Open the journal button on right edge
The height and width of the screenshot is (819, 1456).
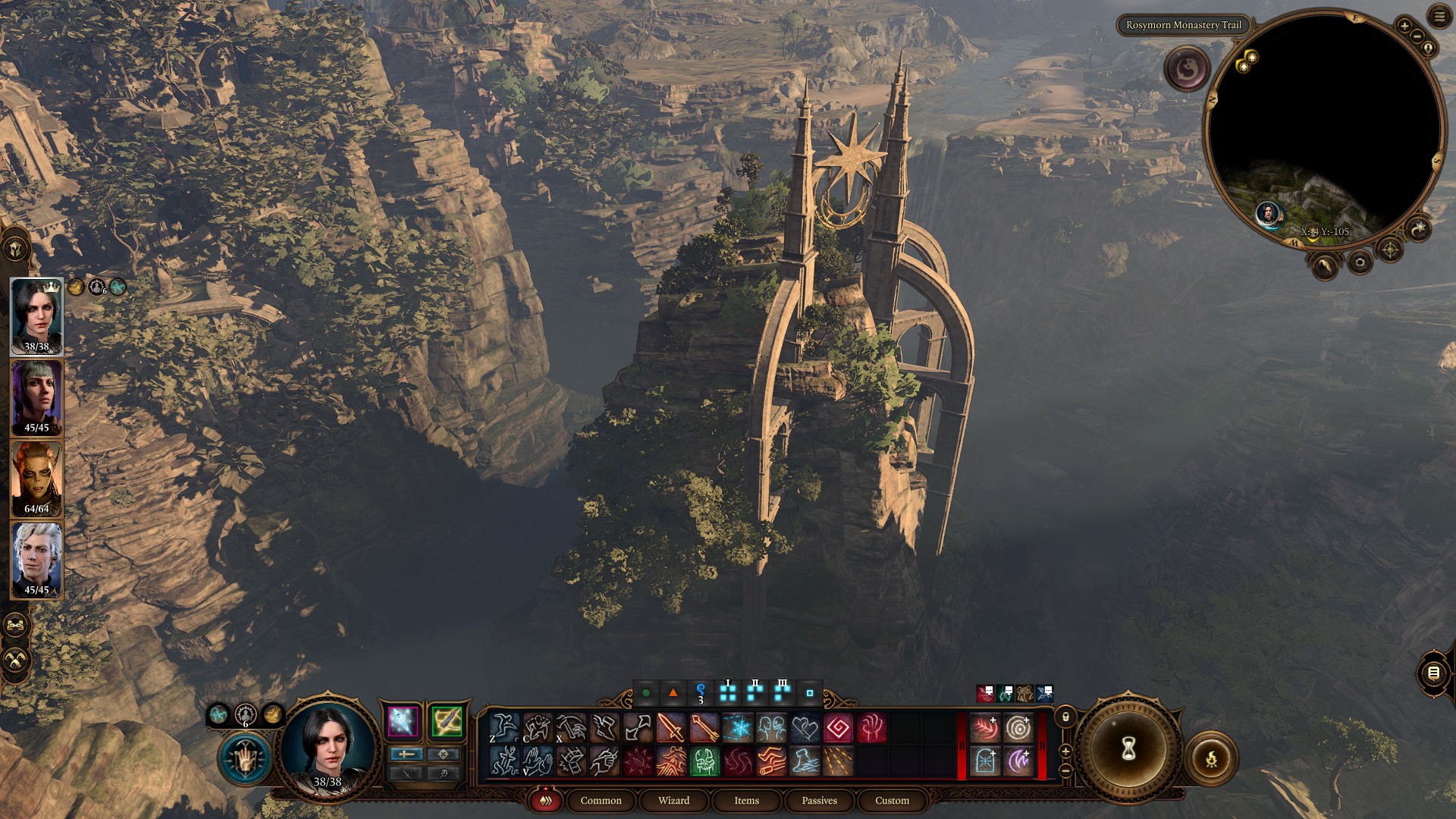click(x=1433, y=673)
